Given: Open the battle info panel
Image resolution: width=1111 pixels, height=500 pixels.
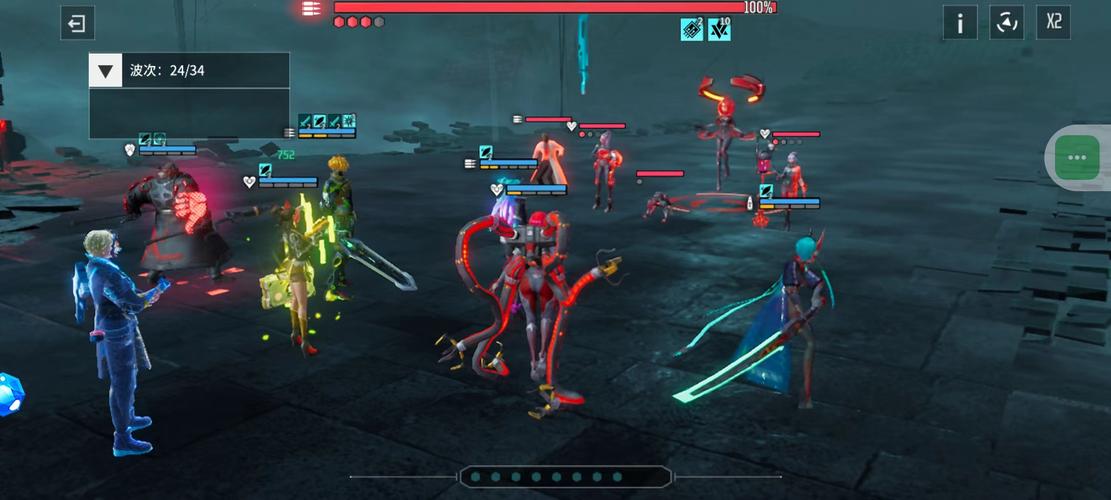Looking at the screenshot, I should click(x=960, y=22).
